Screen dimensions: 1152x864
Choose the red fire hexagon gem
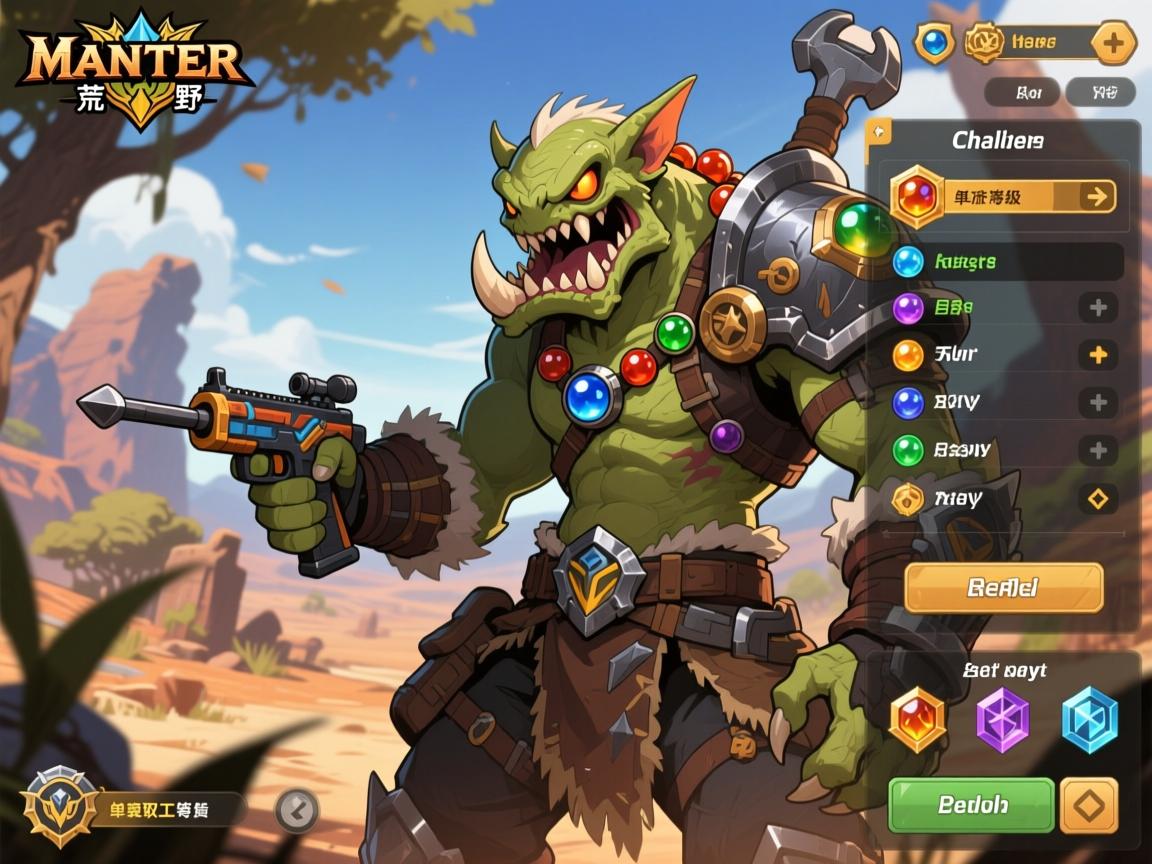point(917,719)
